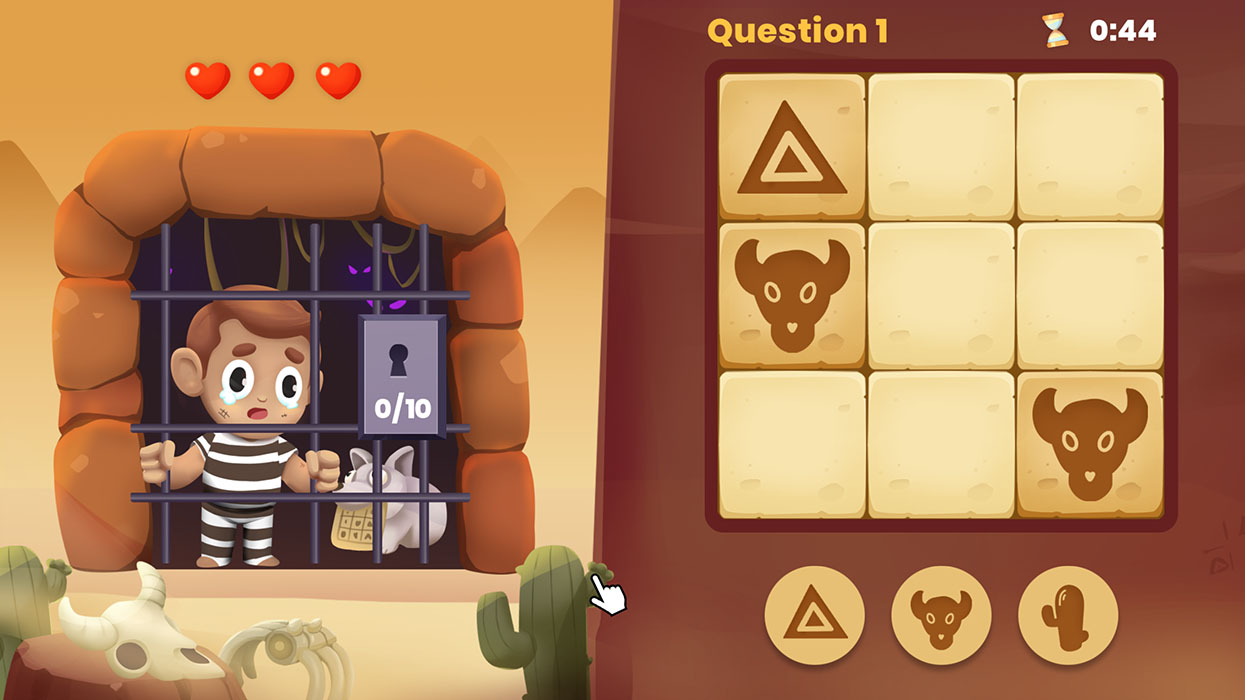The width and height of the screenshot is (1245, 700).
Task: Choose the round triangle answer button
Action: pyautogui.click(x=814, y=616)
